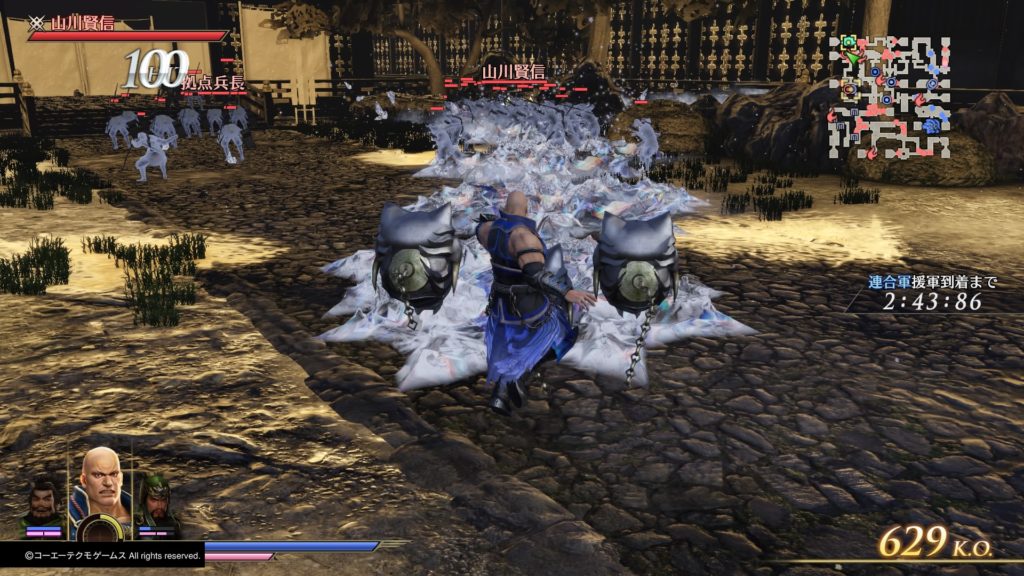The image size is (1024, 576).
Task: Open the battlefield minimap
Action: (x=888, y=96)
